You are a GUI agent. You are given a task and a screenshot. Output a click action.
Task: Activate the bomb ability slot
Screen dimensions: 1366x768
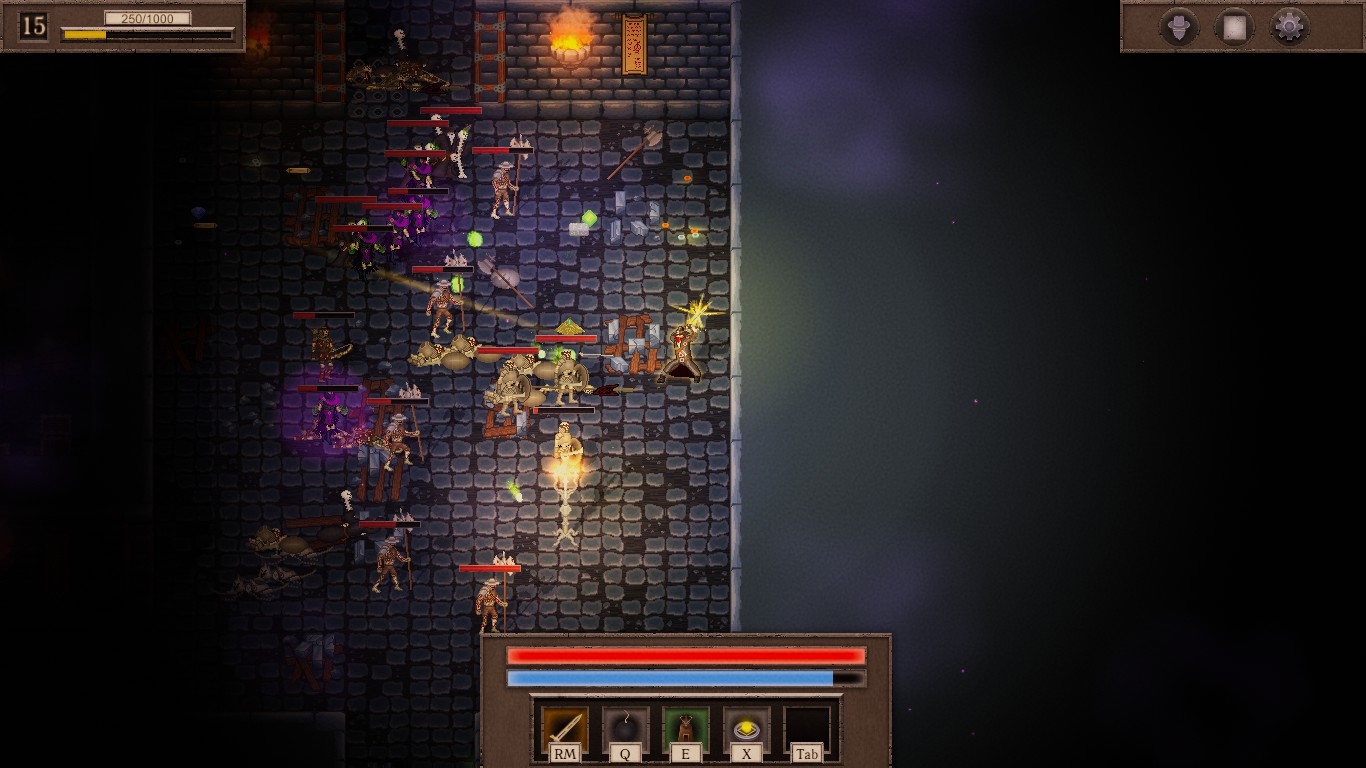pos(625,727)
